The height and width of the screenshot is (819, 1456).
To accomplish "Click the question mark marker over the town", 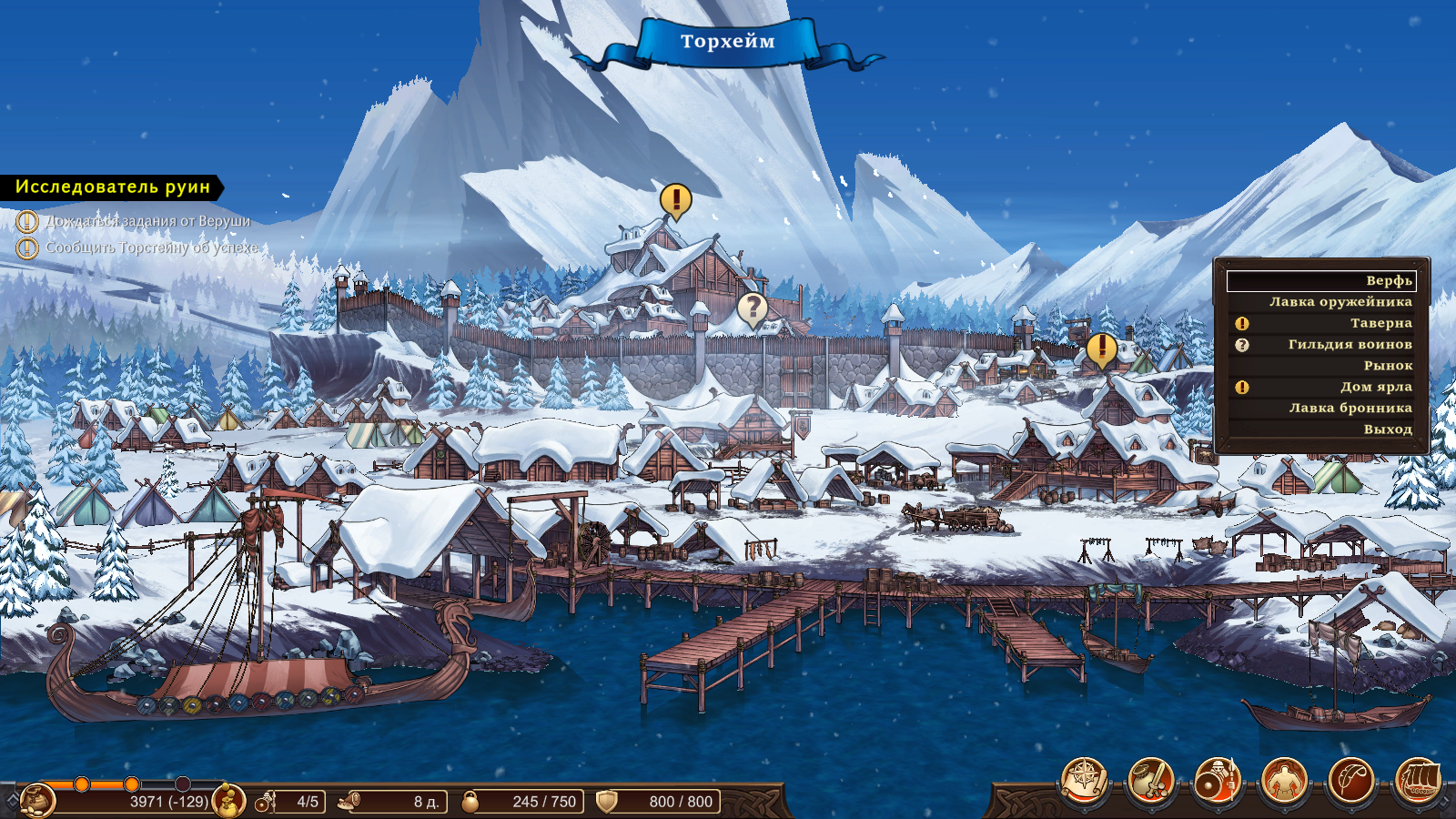I will point(753,308).
